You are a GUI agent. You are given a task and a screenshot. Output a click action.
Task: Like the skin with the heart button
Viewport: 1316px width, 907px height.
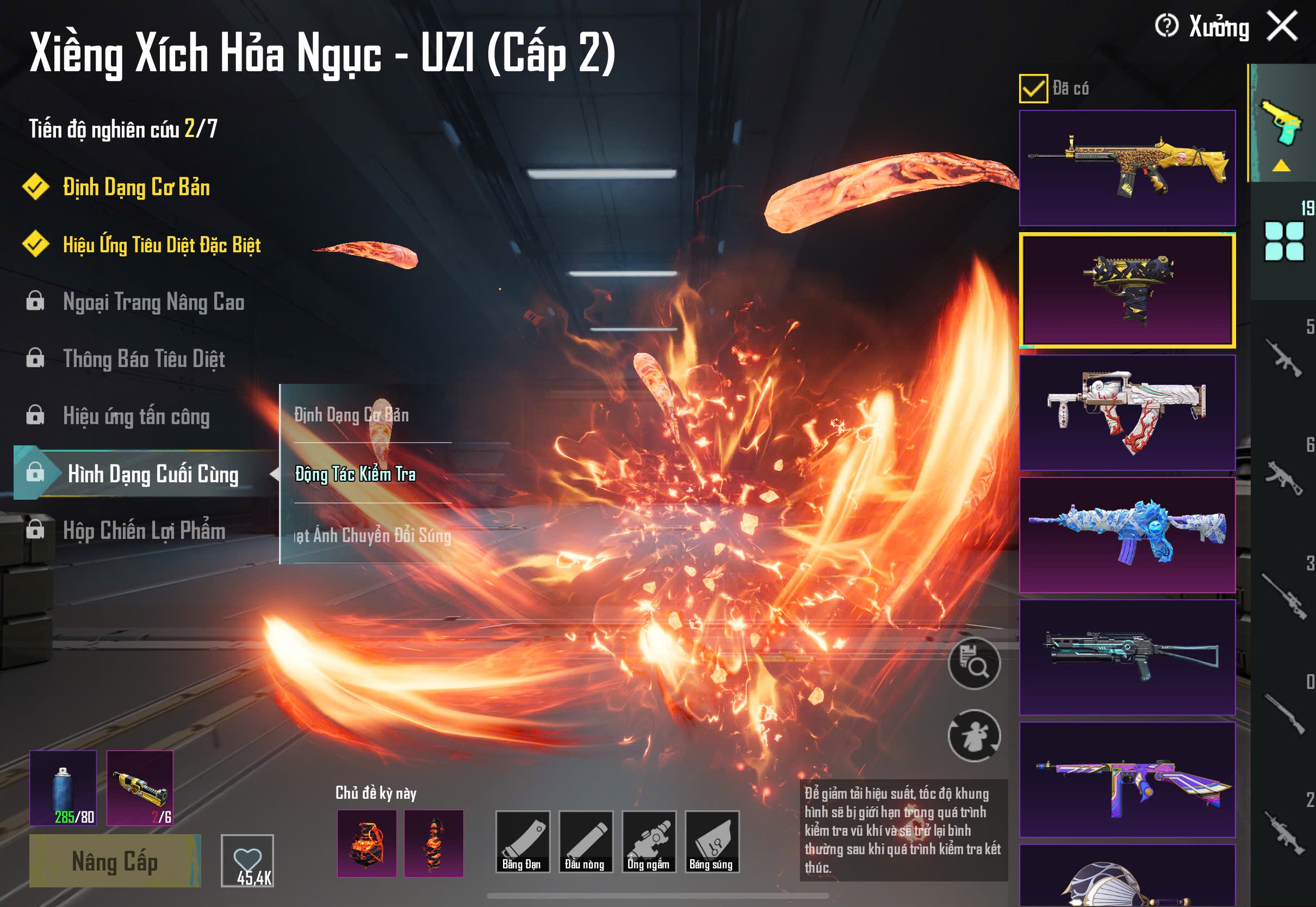click(x=247, y=860)
